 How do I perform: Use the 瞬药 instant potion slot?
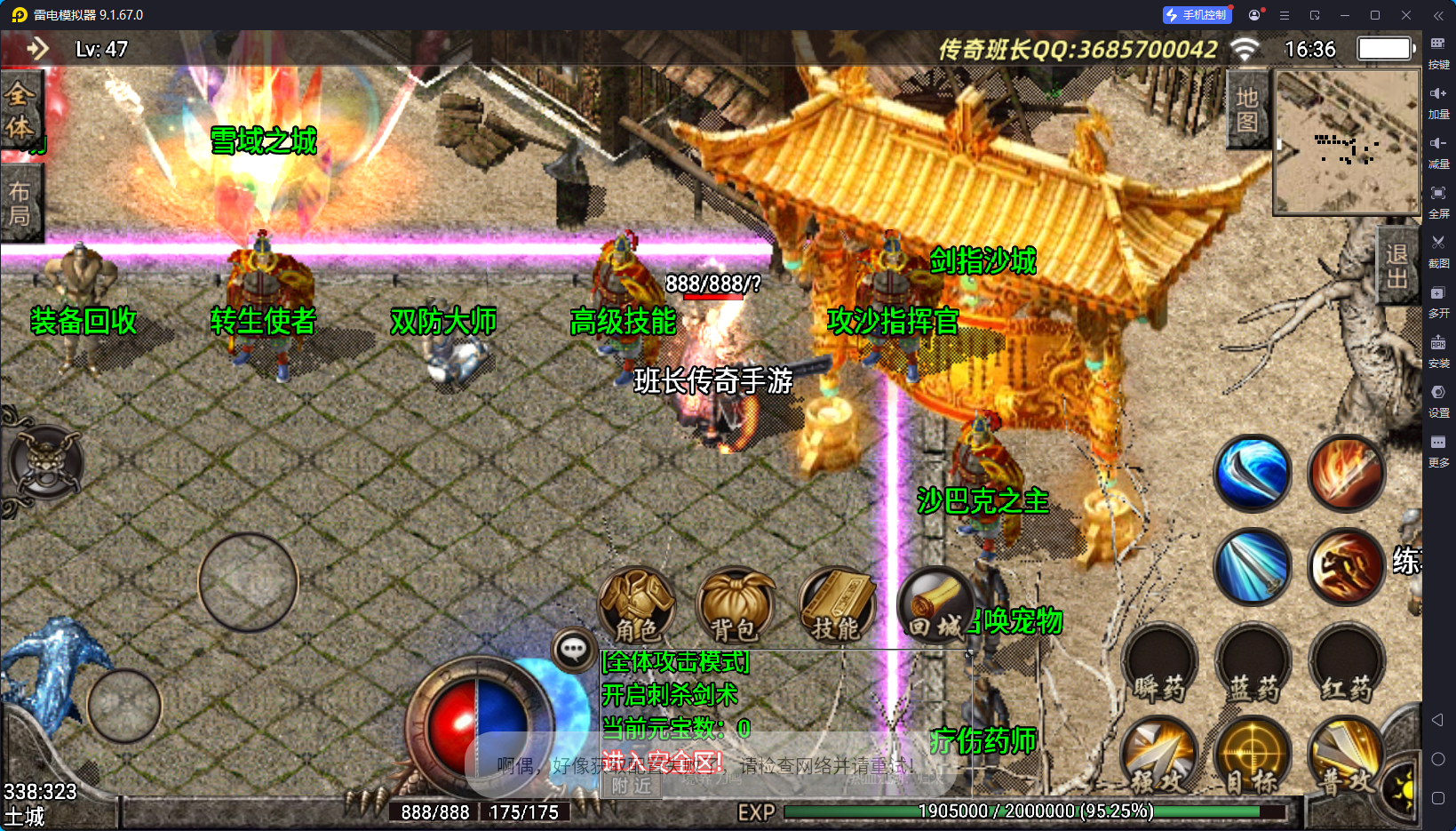click(1159, 667)
